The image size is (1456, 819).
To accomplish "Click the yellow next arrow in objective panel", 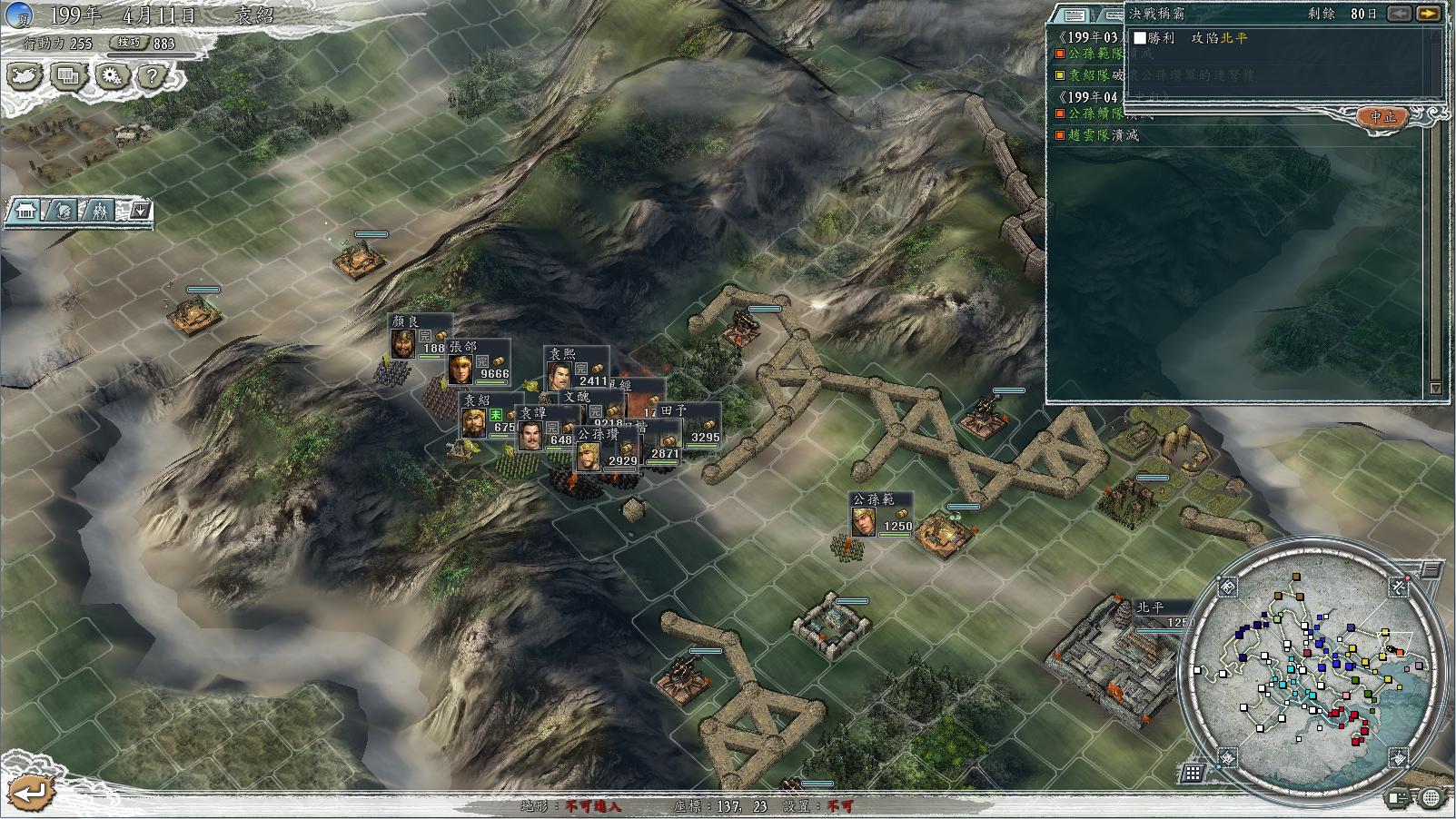I will click(x=1429, y=14).
